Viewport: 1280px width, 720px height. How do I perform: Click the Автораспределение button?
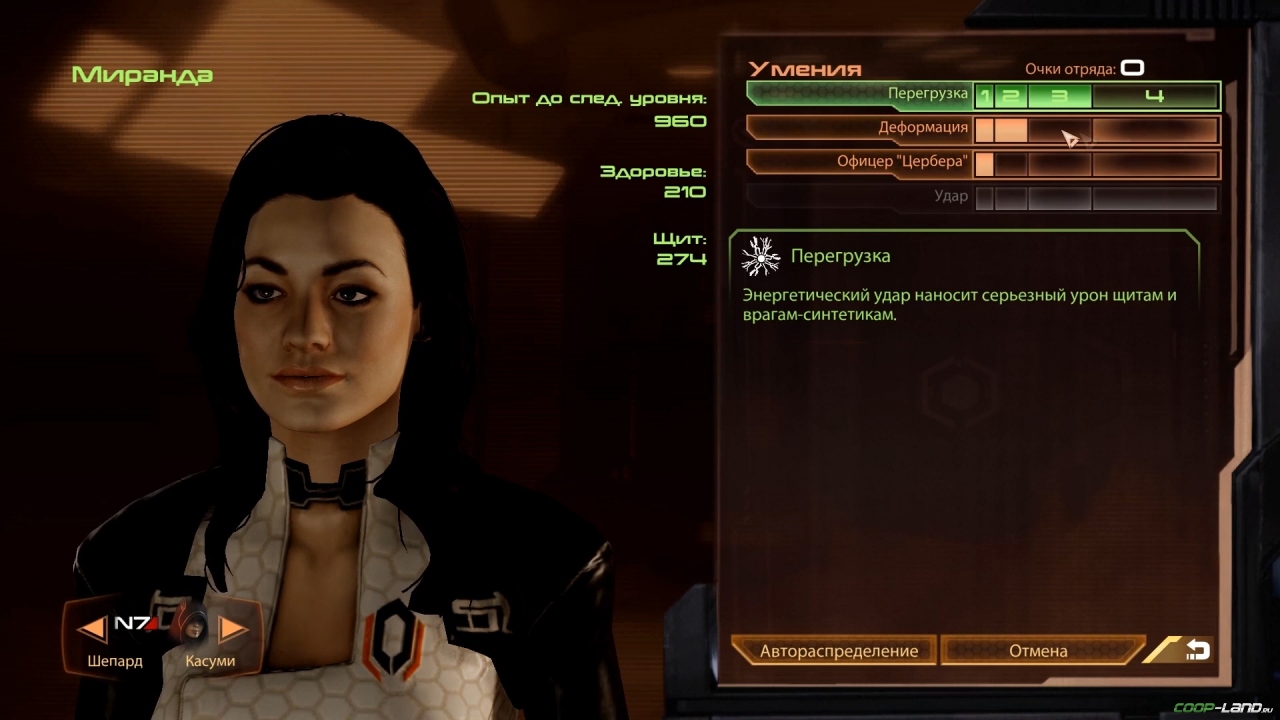(838, 651)
